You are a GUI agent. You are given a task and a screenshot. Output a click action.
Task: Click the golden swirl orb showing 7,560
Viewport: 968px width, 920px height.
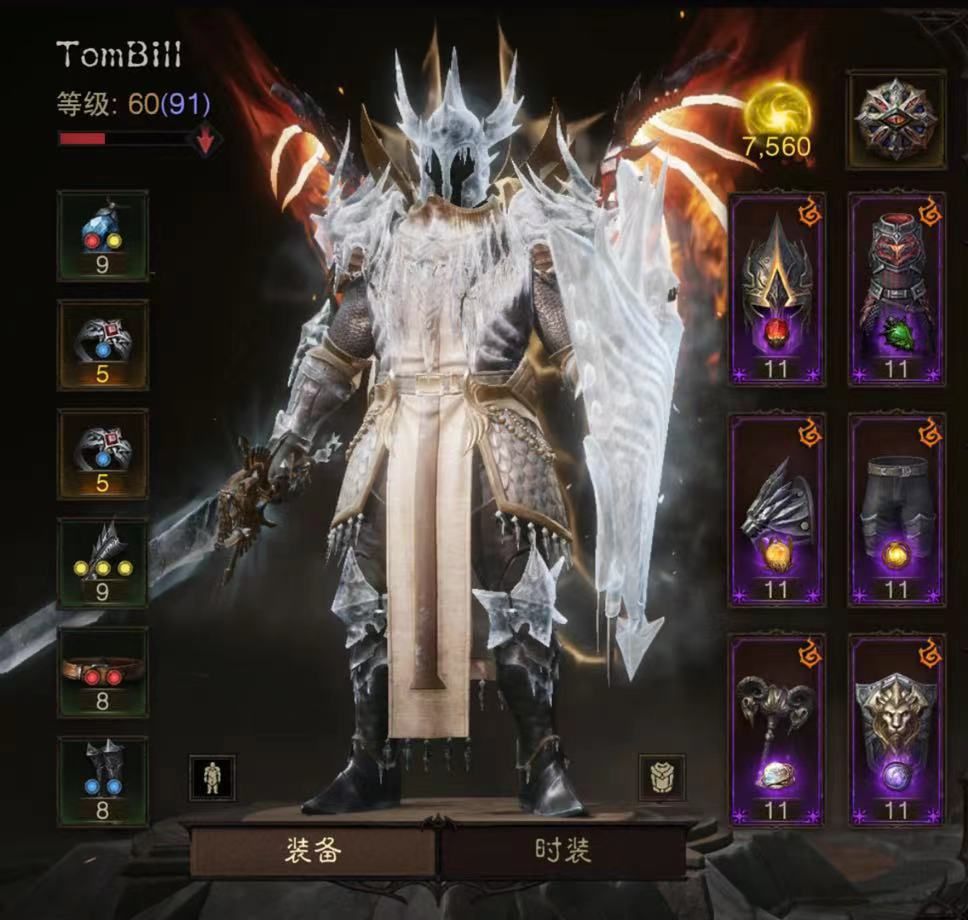click(777, 110)
